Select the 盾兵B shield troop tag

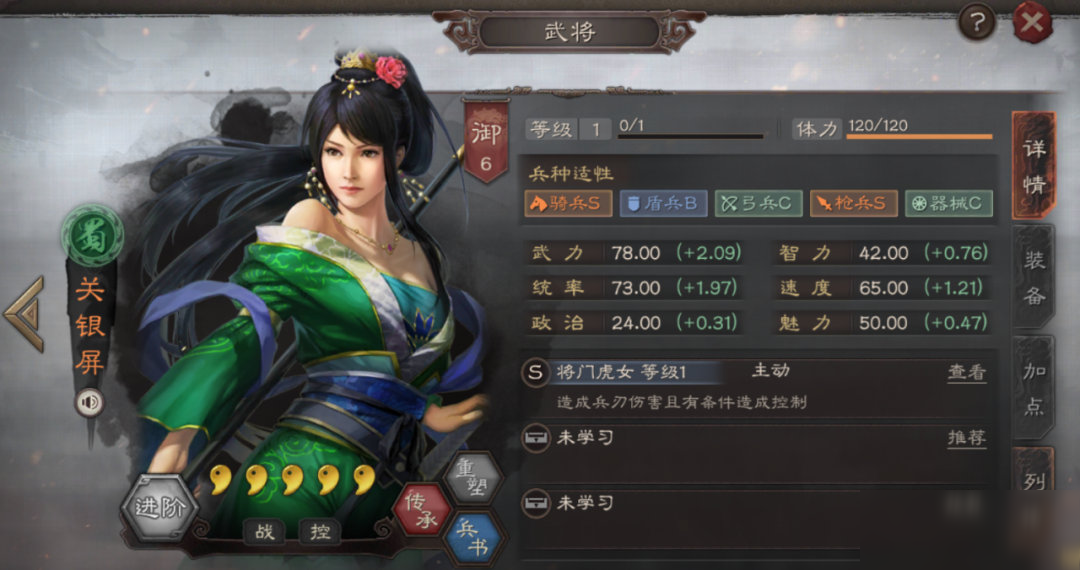(663, 204)
